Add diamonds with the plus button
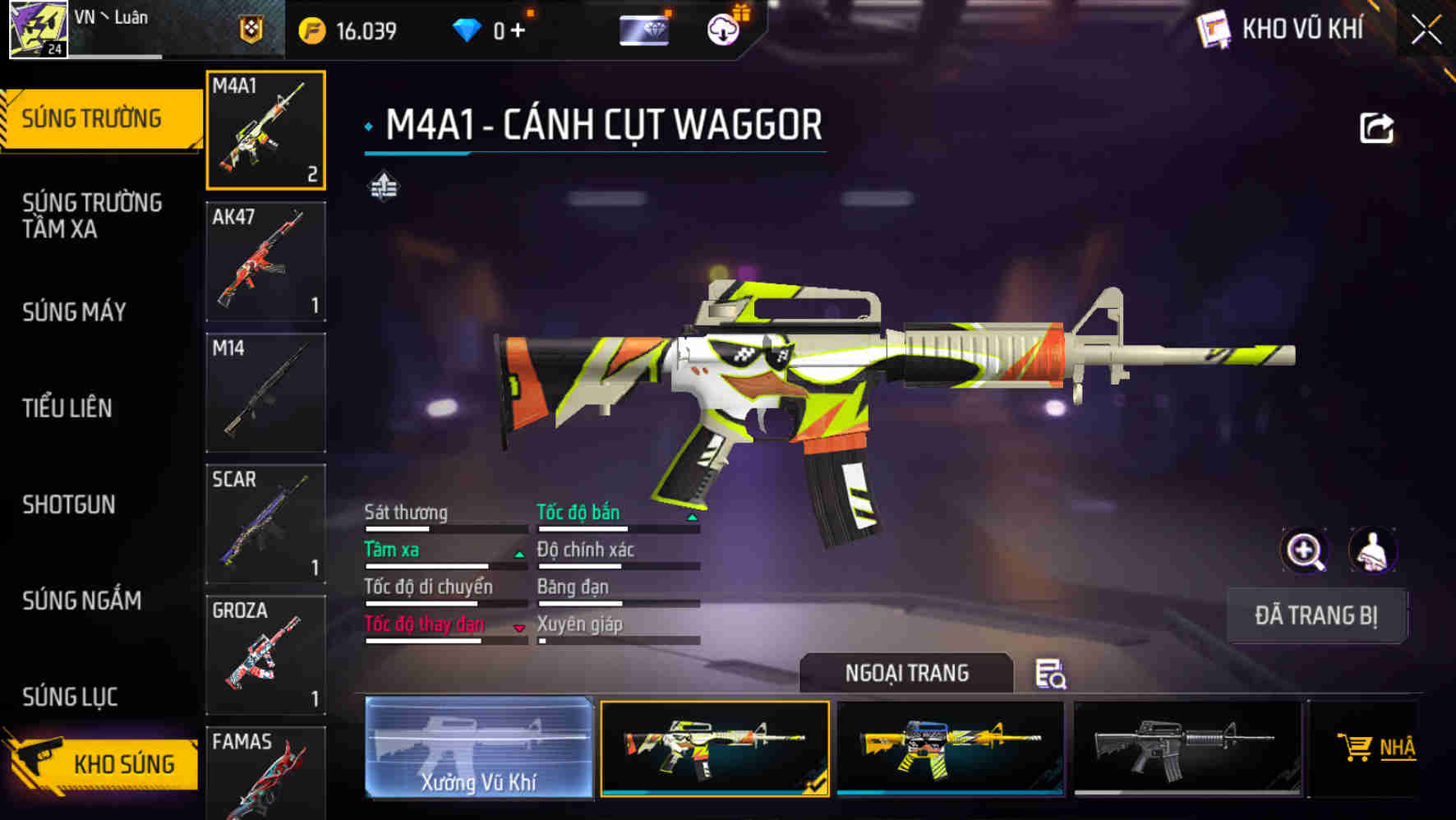The width and height of the screenshot is (1456, 820). coord(518,30)
